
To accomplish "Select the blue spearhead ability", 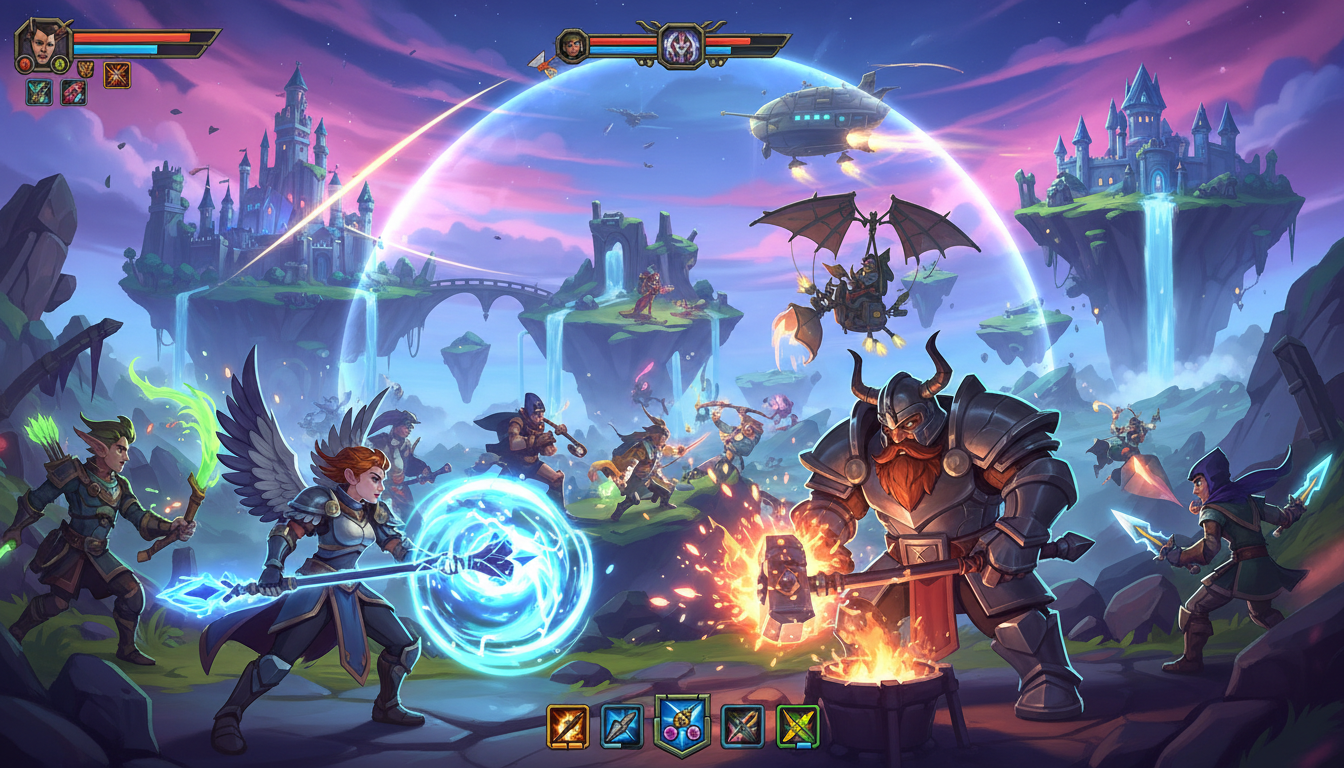I will [x=622, y=725].
